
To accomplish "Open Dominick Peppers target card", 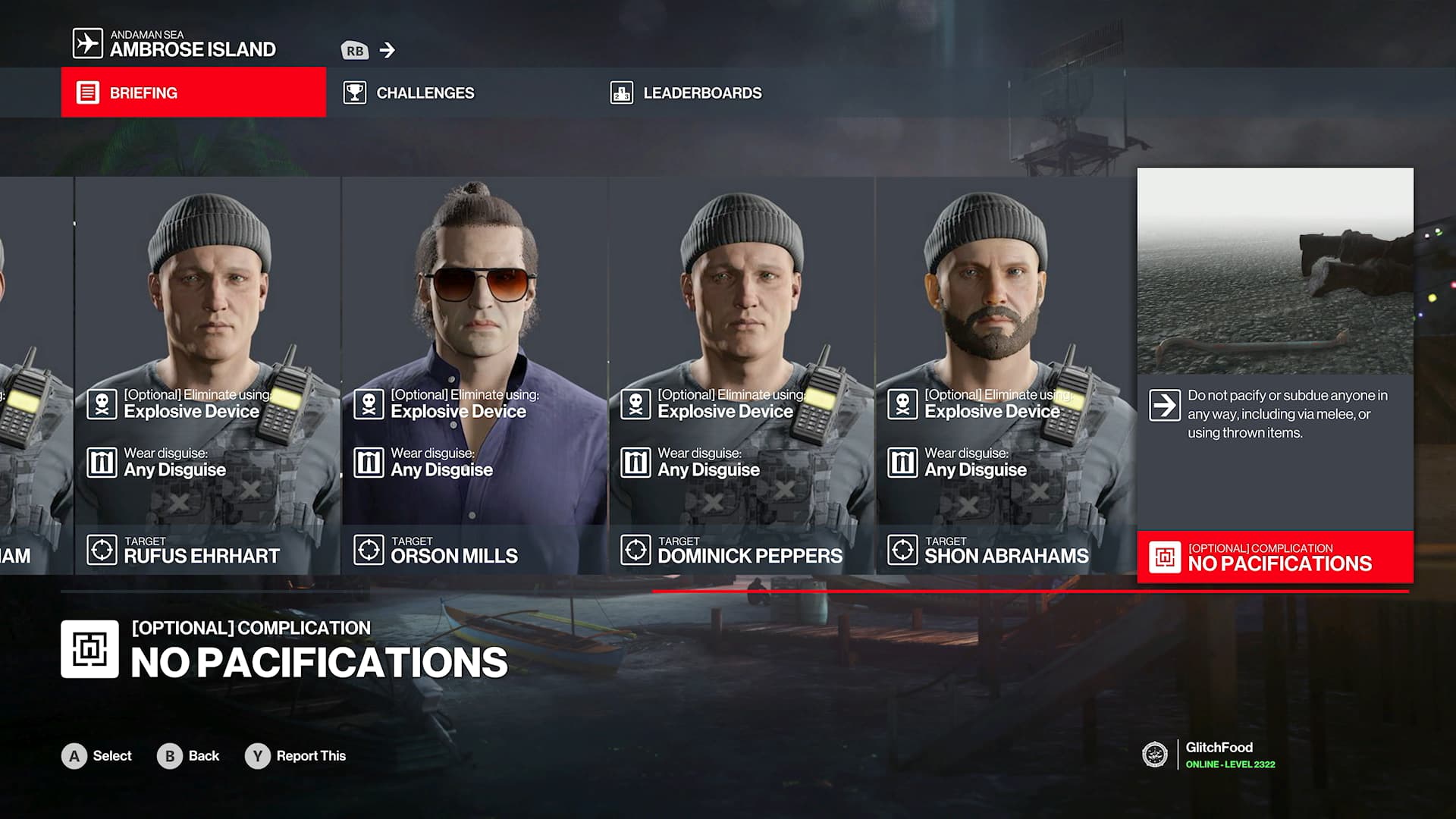I will click(x=741, y=375).
